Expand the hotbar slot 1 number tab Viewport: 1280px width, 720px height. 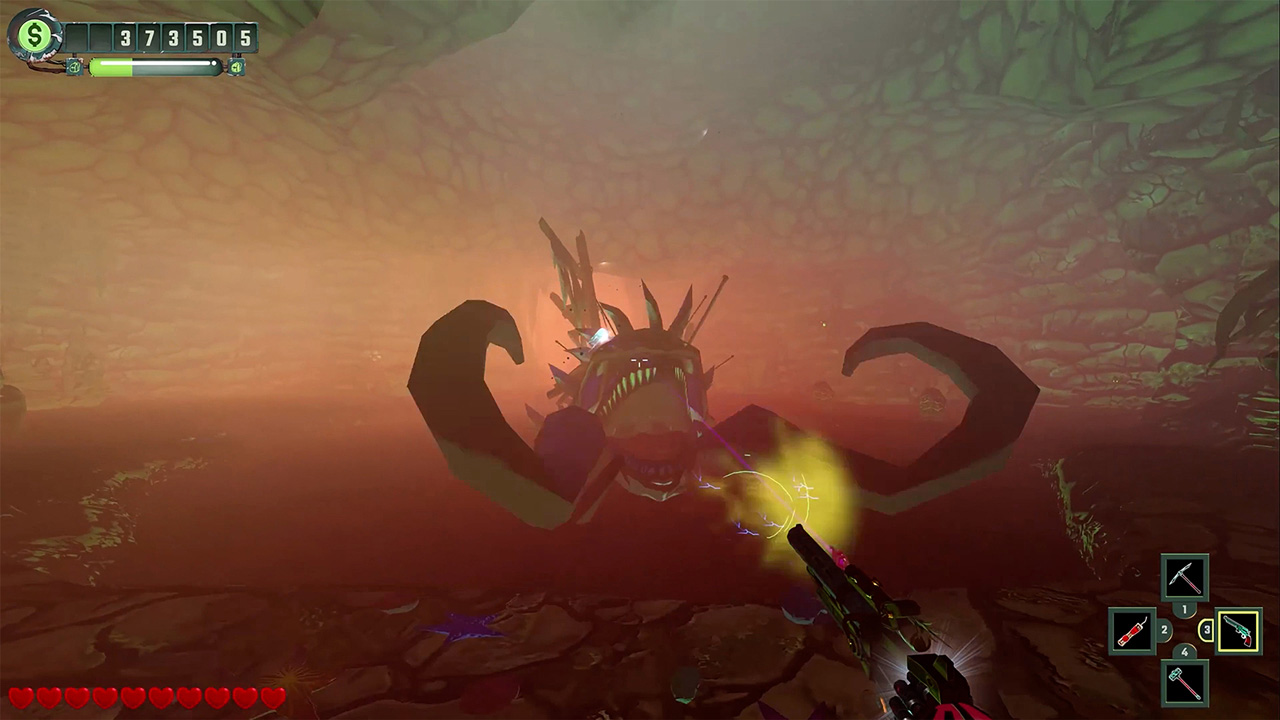(1185, 608)
